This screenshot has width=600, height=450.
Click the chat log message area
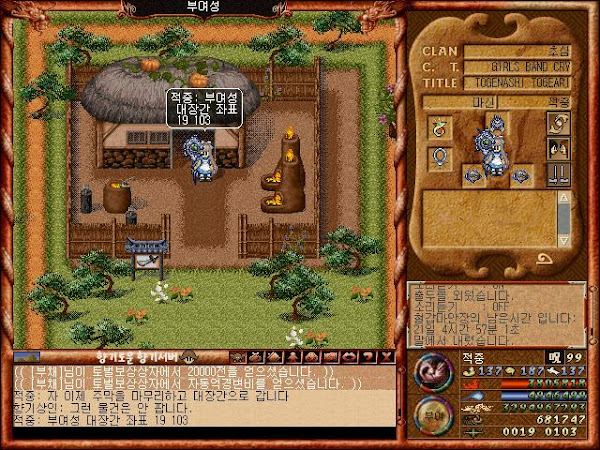pos(200,395)
